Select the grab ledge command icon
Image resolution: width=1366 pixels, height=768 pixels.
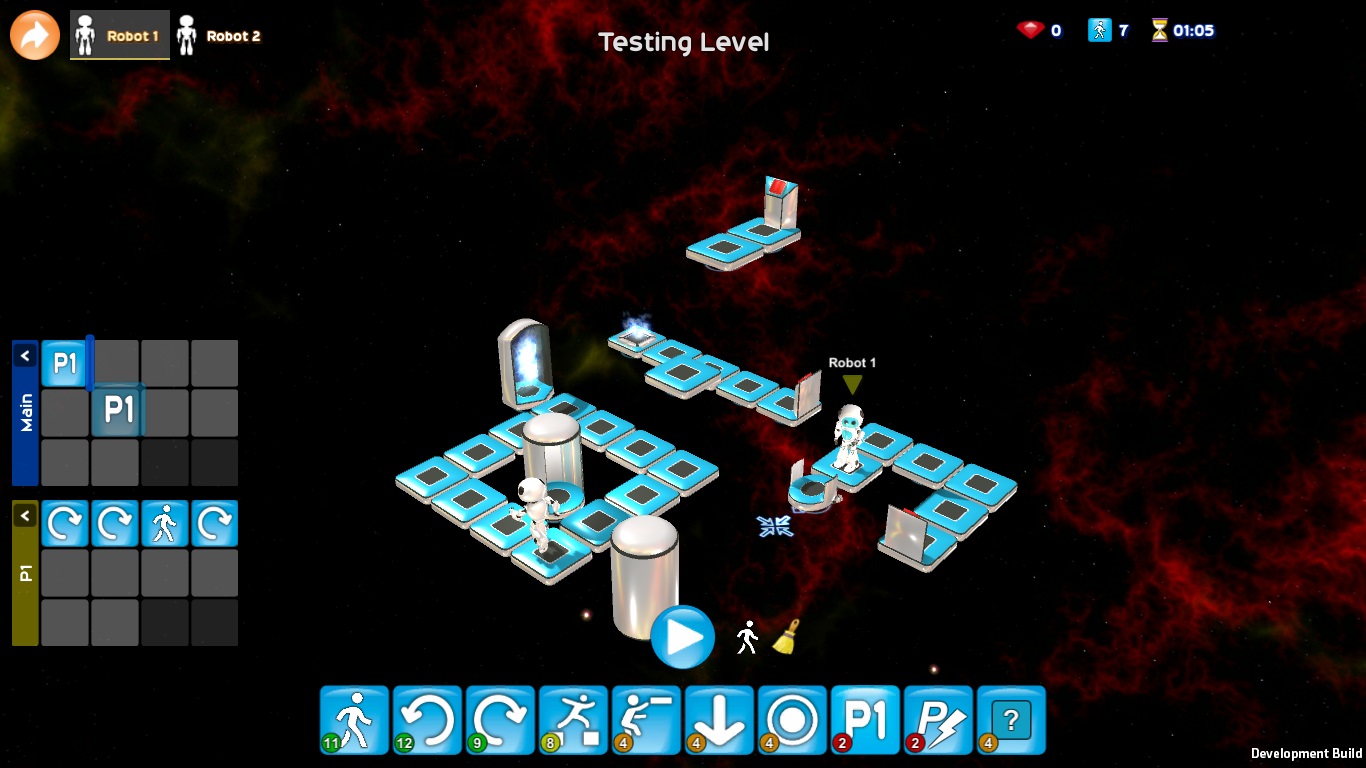coord(645,719)
